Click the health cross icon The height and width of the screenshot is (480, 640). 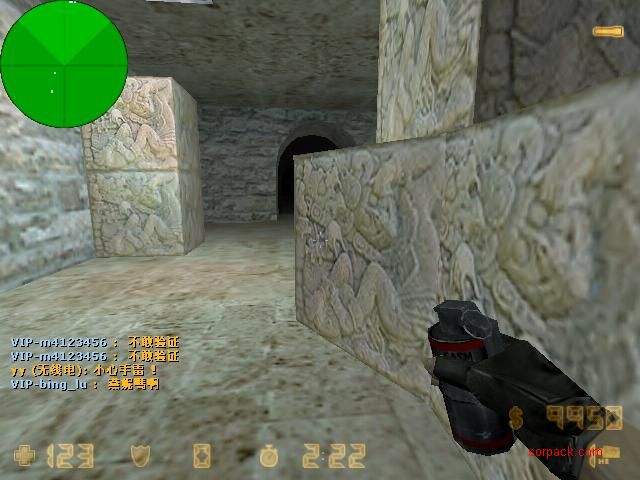tap(24, 456)
